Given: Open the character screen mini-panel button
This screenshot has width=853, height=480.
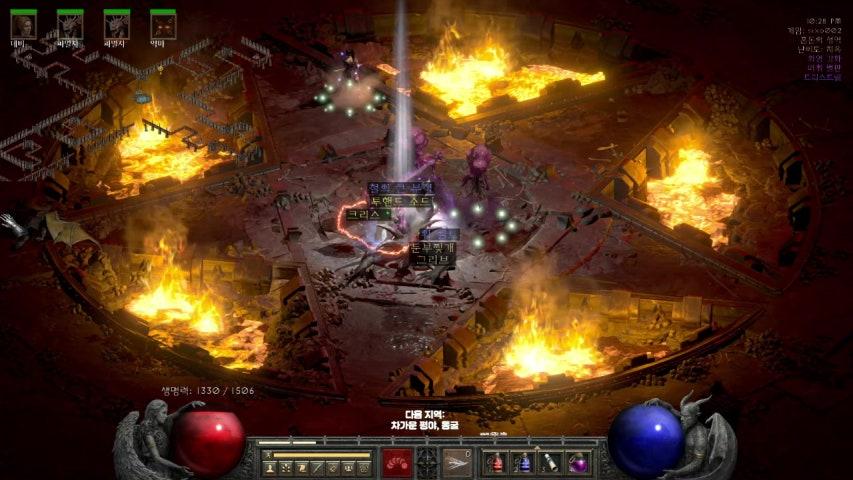Looking at the screenshot, I should click(x=270, y=467).
